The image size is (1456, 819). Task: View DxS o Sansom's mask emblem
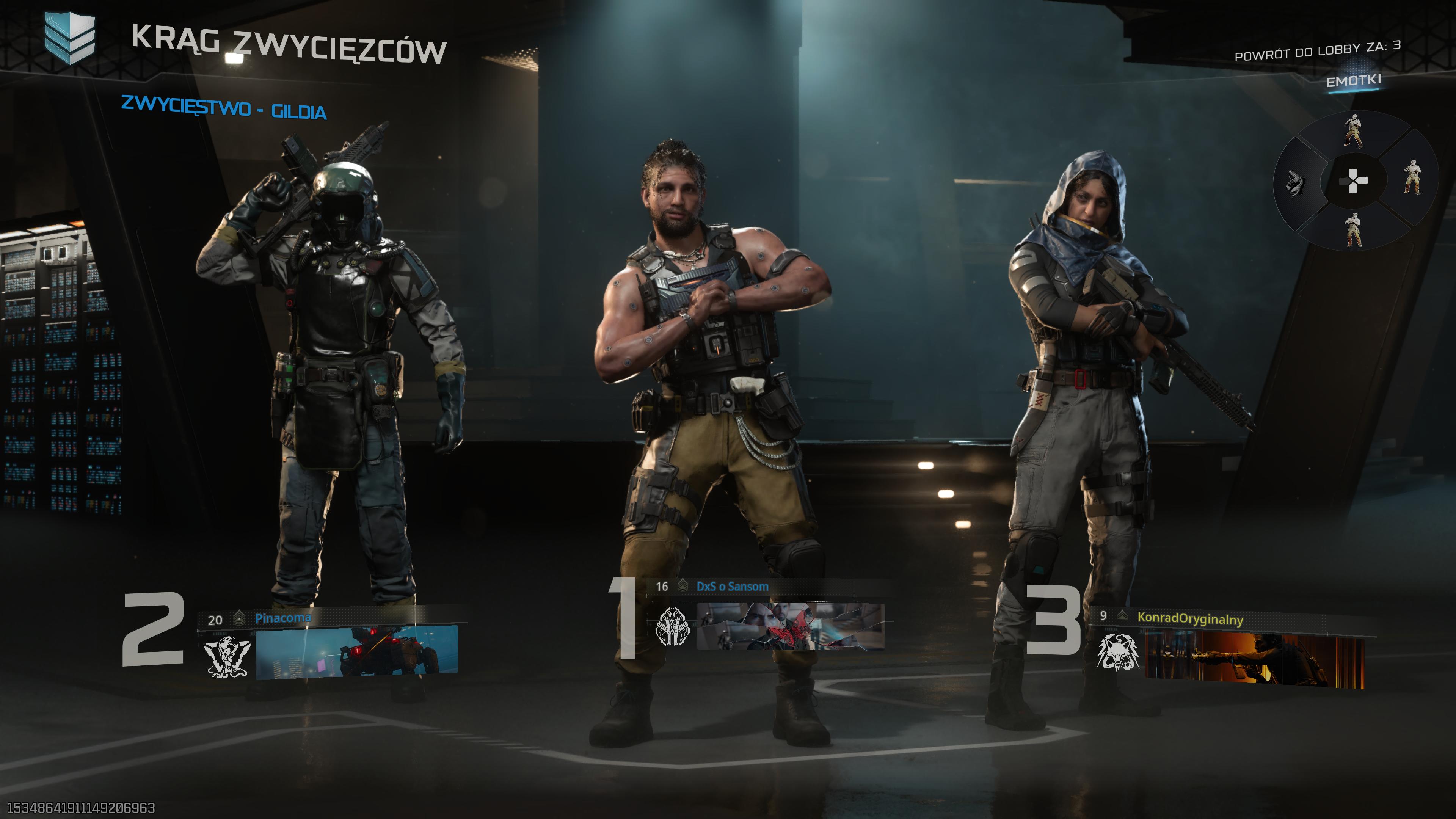coord(673,626)
